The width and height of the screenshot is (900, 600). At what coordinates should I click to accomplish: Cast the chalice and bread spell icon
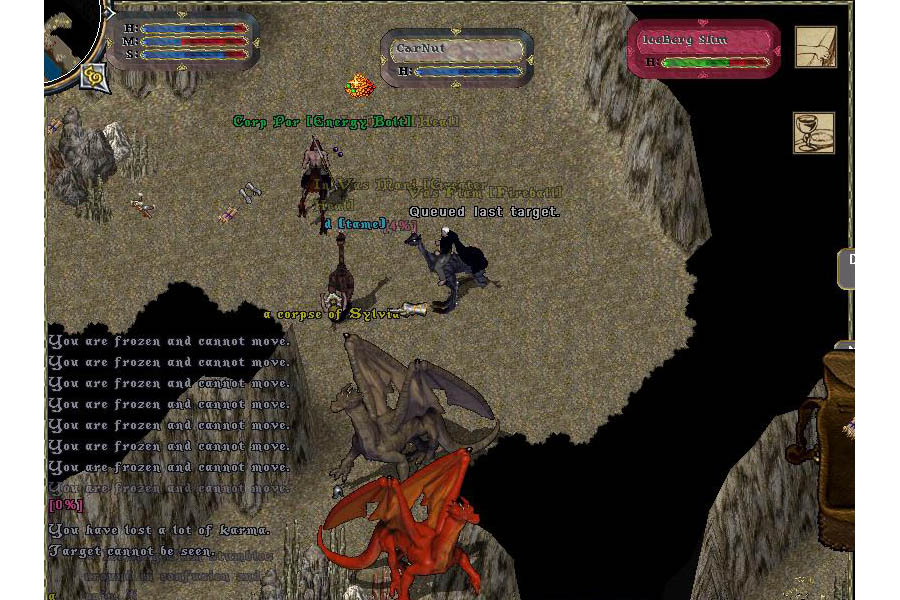click(814, 133)
